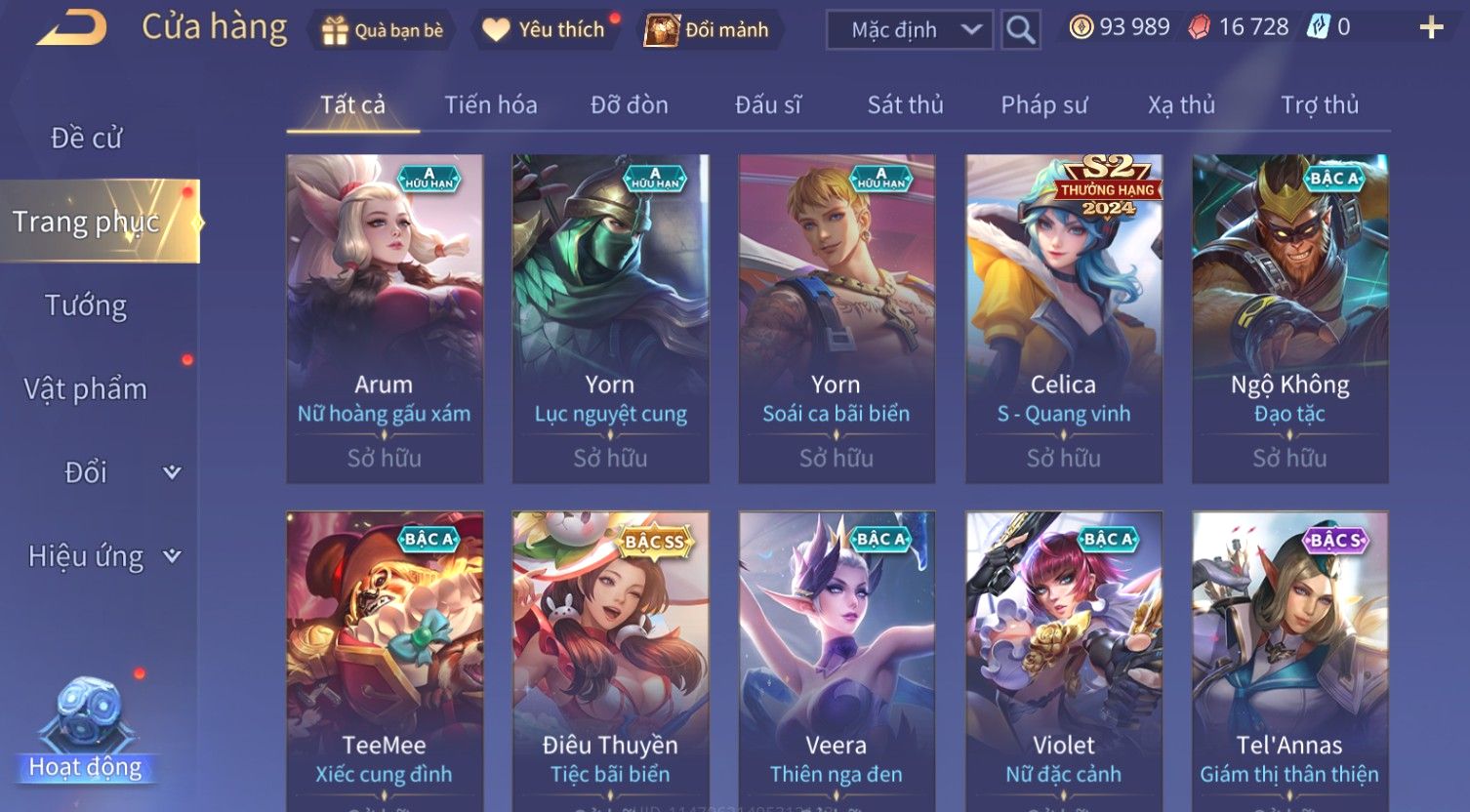
Task: Select the Pháp sư category tab
Action: pos(1043,104)
